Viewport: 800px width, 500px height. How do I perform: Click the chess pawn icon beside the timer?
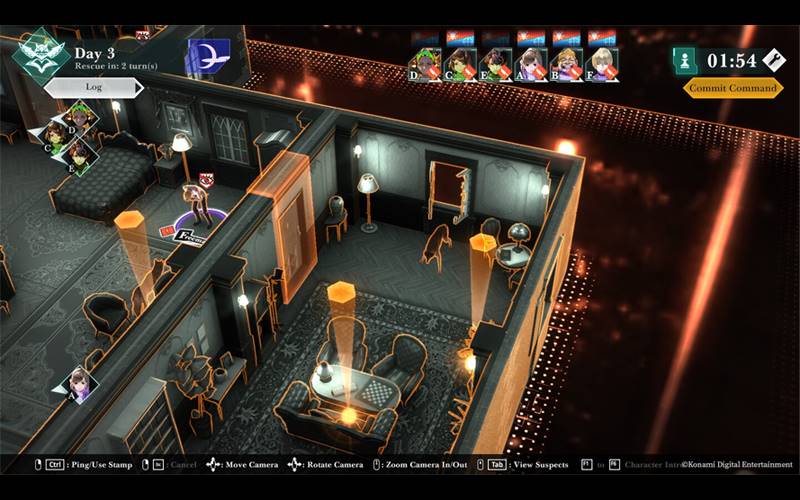pyautogui.click(x=685, y=60)
